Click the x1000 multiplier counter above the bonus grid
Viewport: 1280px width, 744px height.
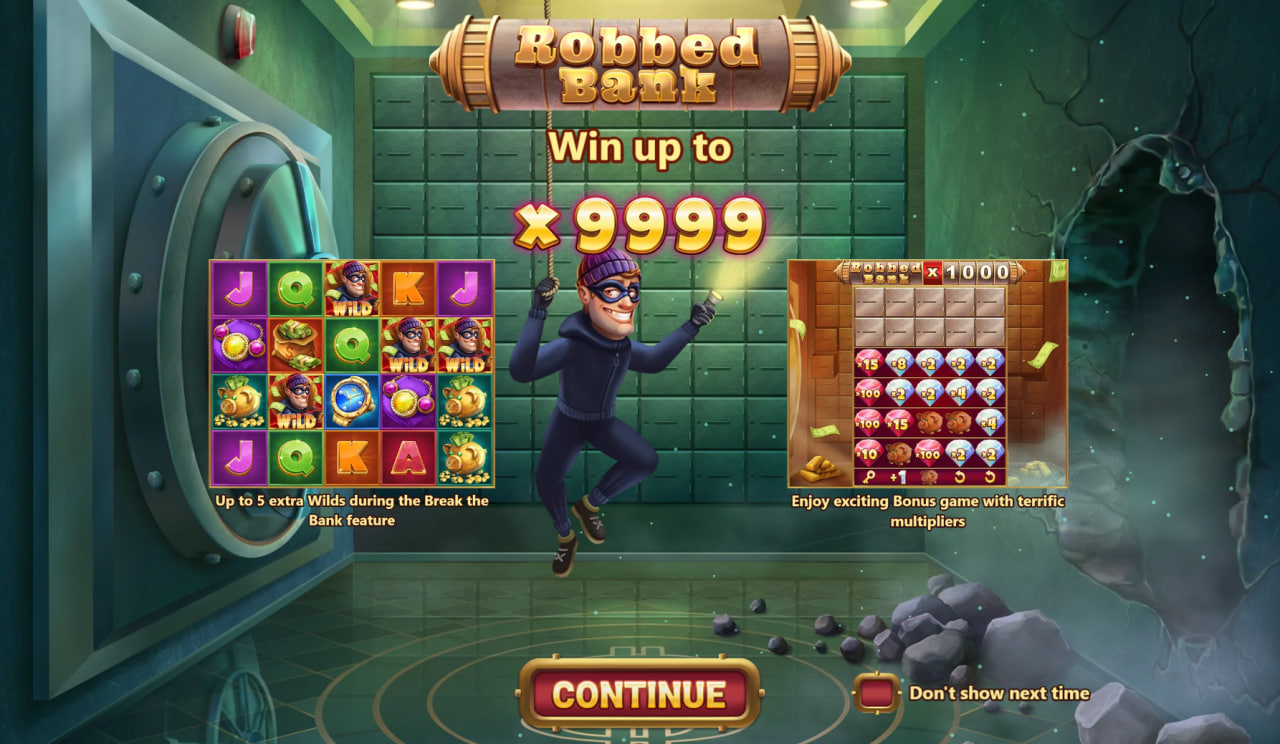pyautogui.click(x=970, y=272)
